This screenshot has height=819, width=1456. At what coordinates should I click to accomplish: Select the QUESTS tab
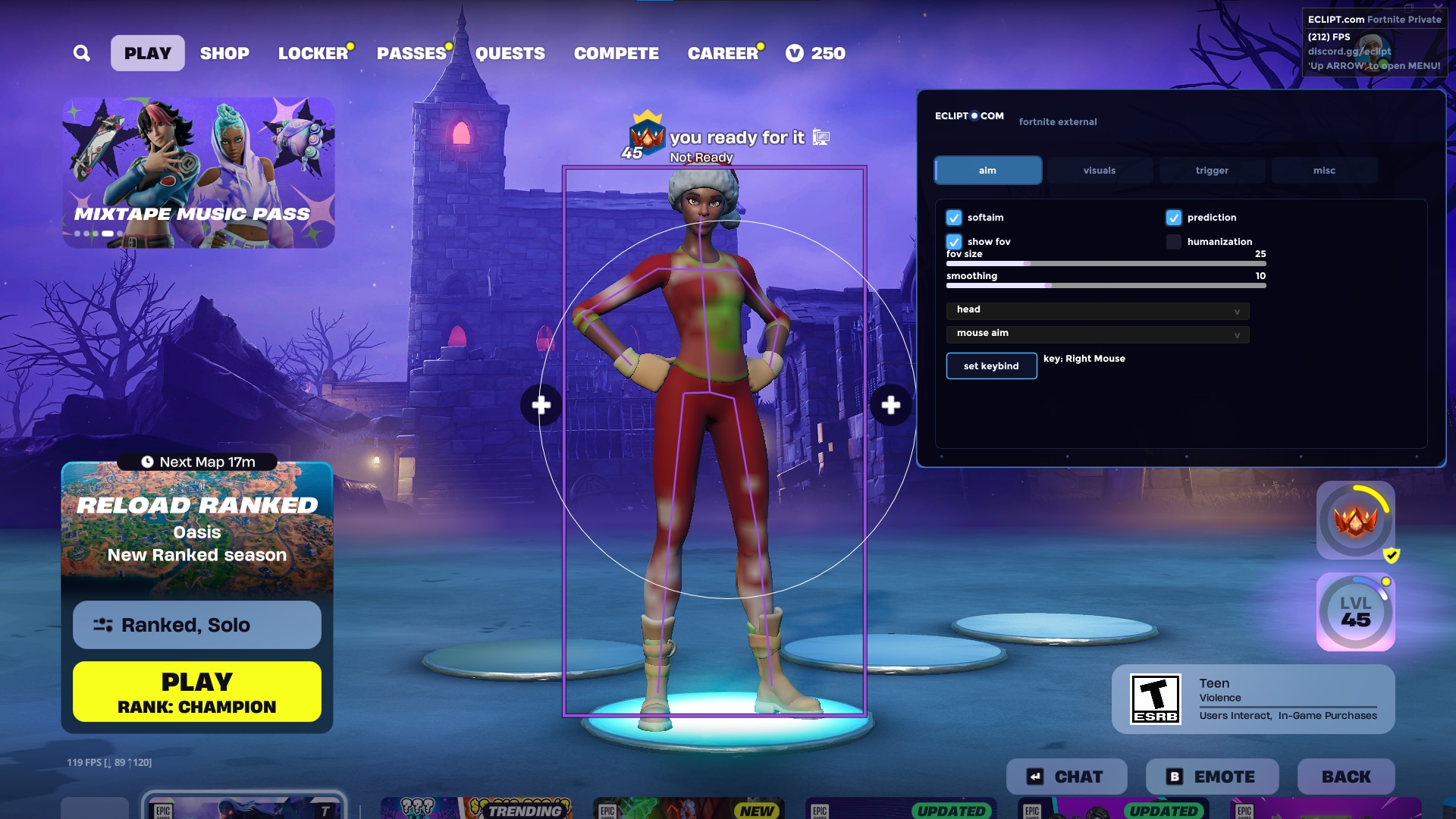tap(510, 53)
